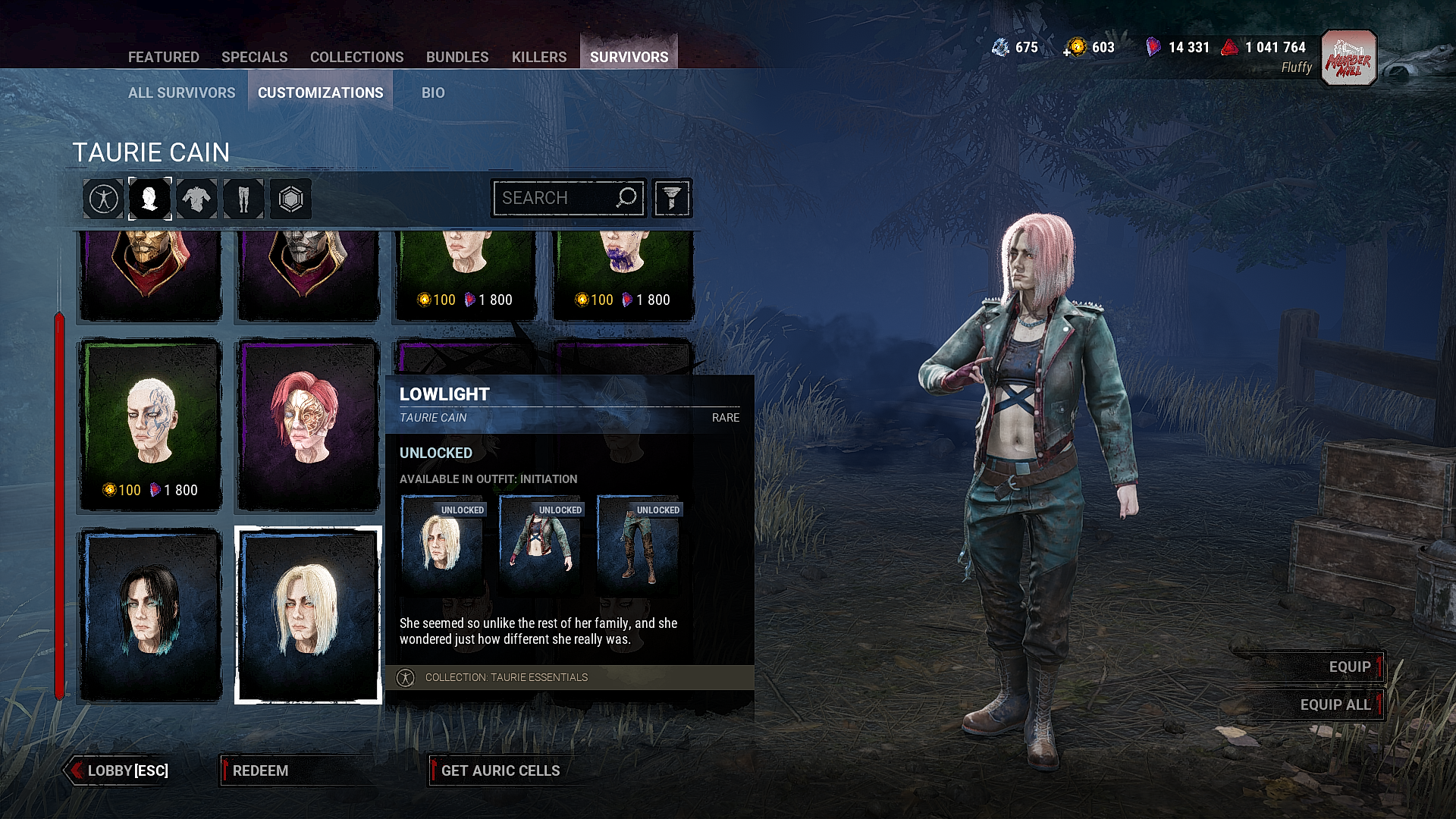Go to the Bundles tab
The height and width of the screenshot is (819, 1456).
457,57
